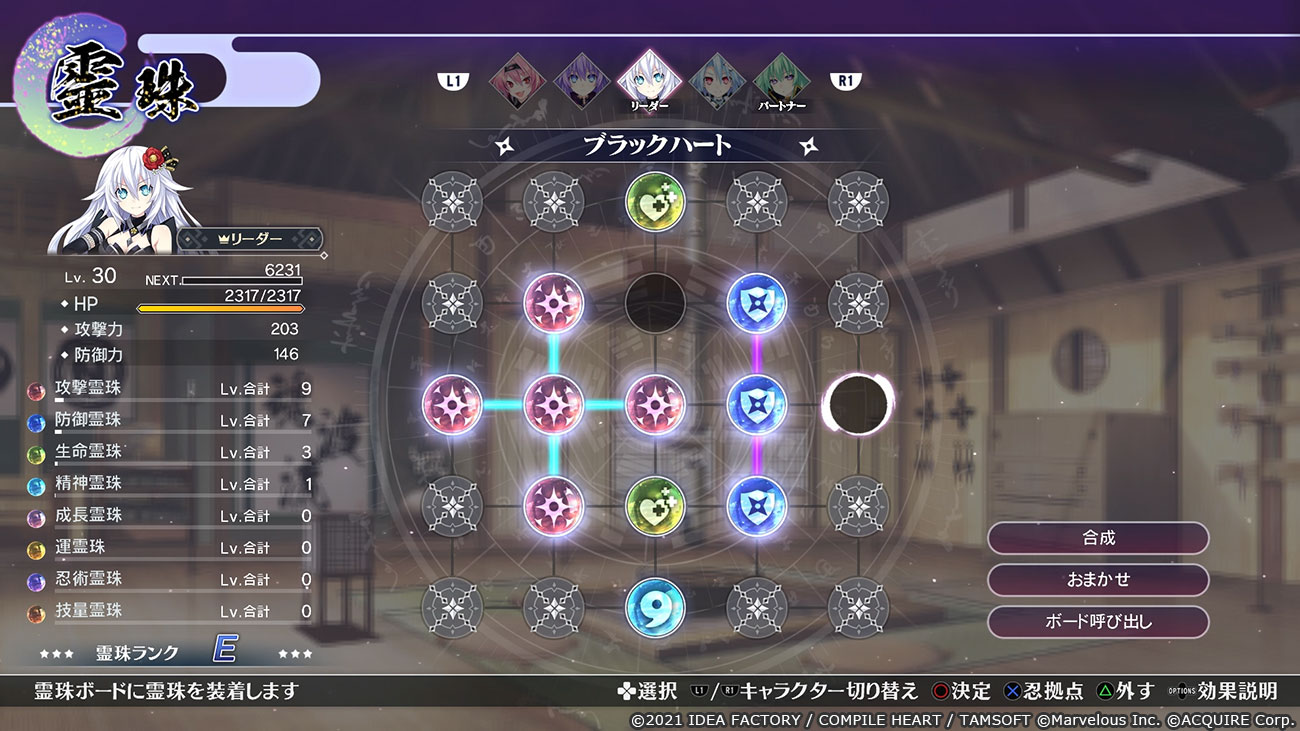Switch to the purple-haired character portrait
Screen dimensions: 1300x731
coord(581,80)
